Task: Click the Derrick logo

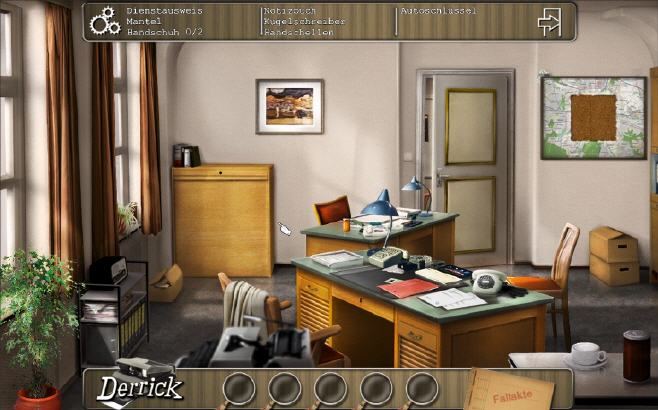Action: pyautogui.click(x=139, y=387)
